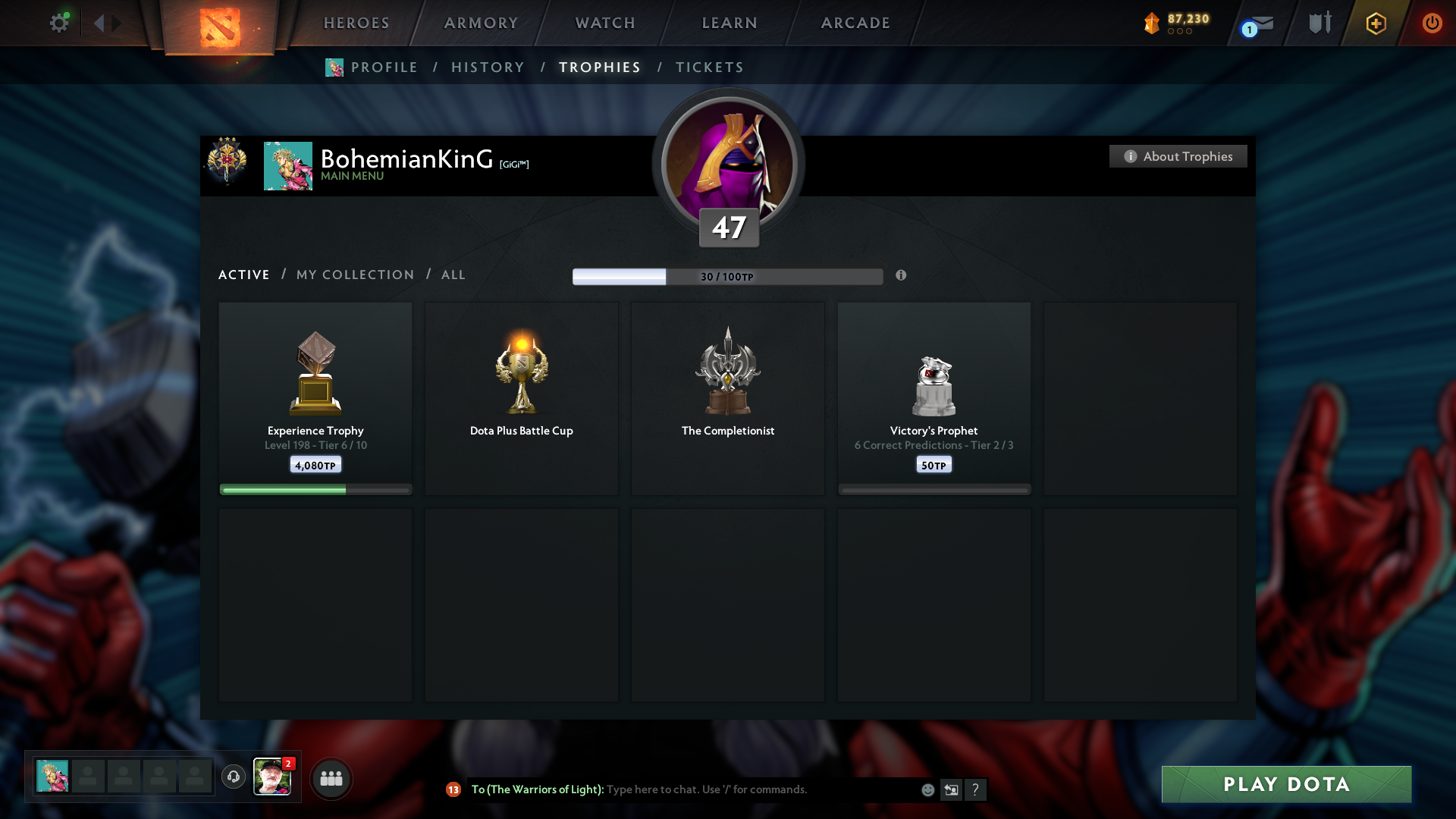Open the settings gear menu
1456x819 pixels.
click(59, 23)
